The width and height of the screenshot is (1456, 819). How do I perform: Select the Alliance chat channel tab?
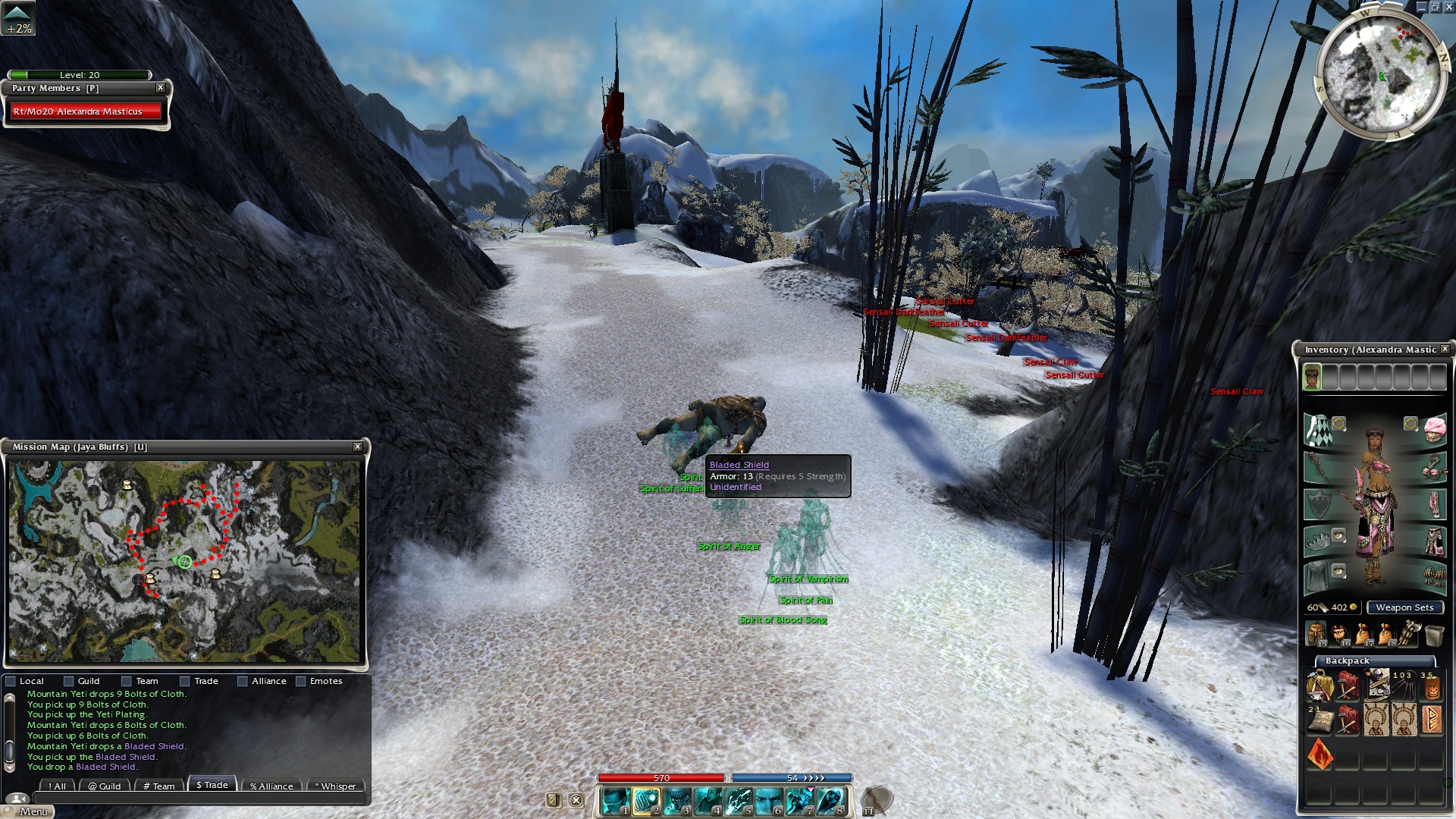click(x=271, y=786)
